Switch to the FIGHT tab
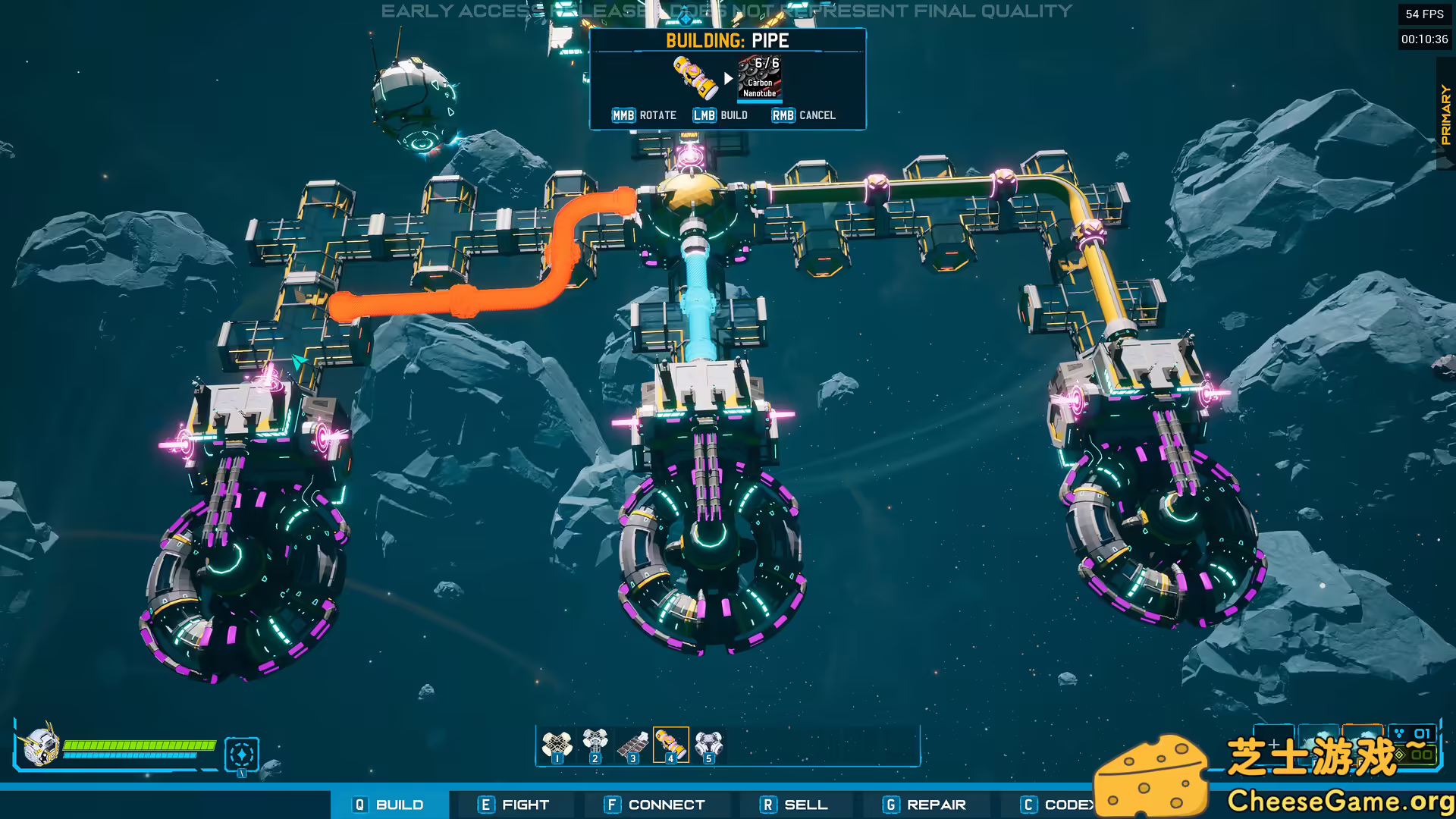Screen dimensions: 1456x819 point(515,805)
